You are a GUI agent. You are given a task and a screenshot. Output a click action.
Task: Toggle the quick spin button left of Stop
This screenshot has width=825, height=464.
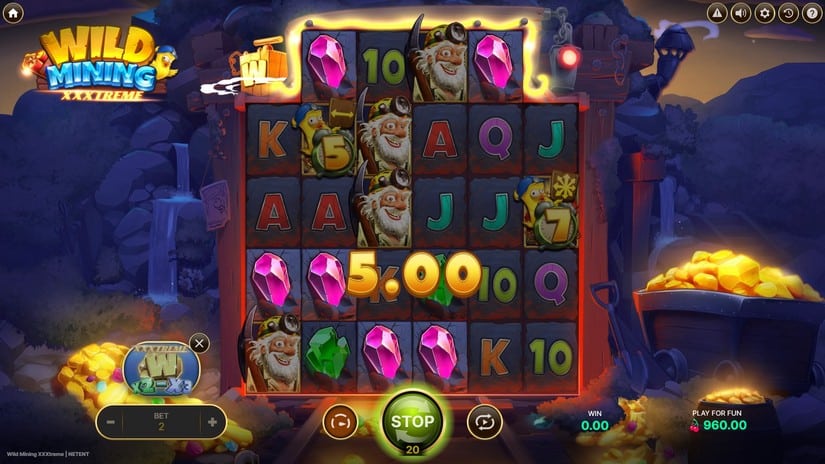coord(340,423)
